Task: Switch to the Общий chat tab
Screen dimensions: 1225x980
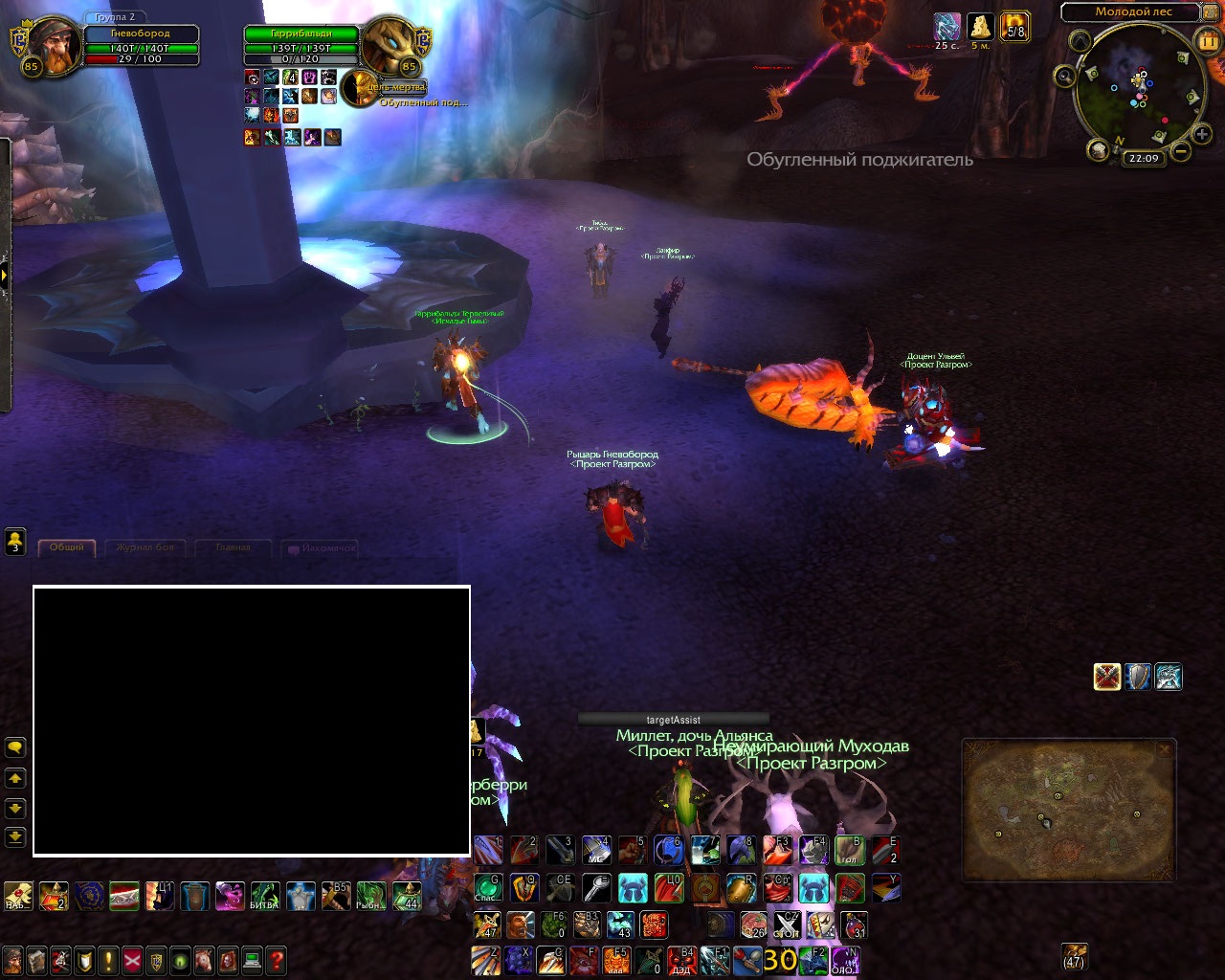Action: click(67, 547)
